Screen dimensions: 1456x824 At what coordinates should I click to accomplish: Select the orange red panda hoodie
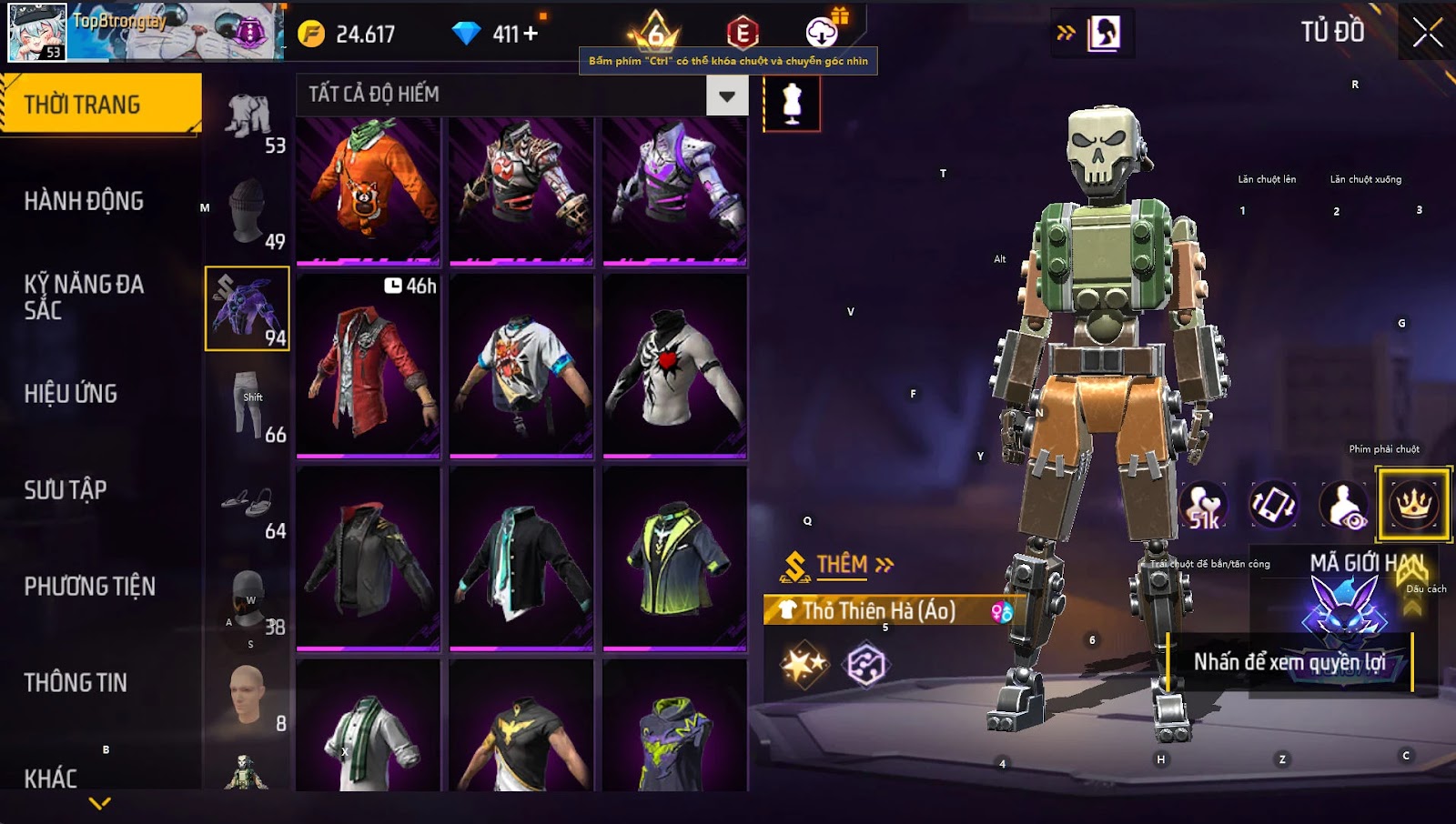(x=369, y=189)
